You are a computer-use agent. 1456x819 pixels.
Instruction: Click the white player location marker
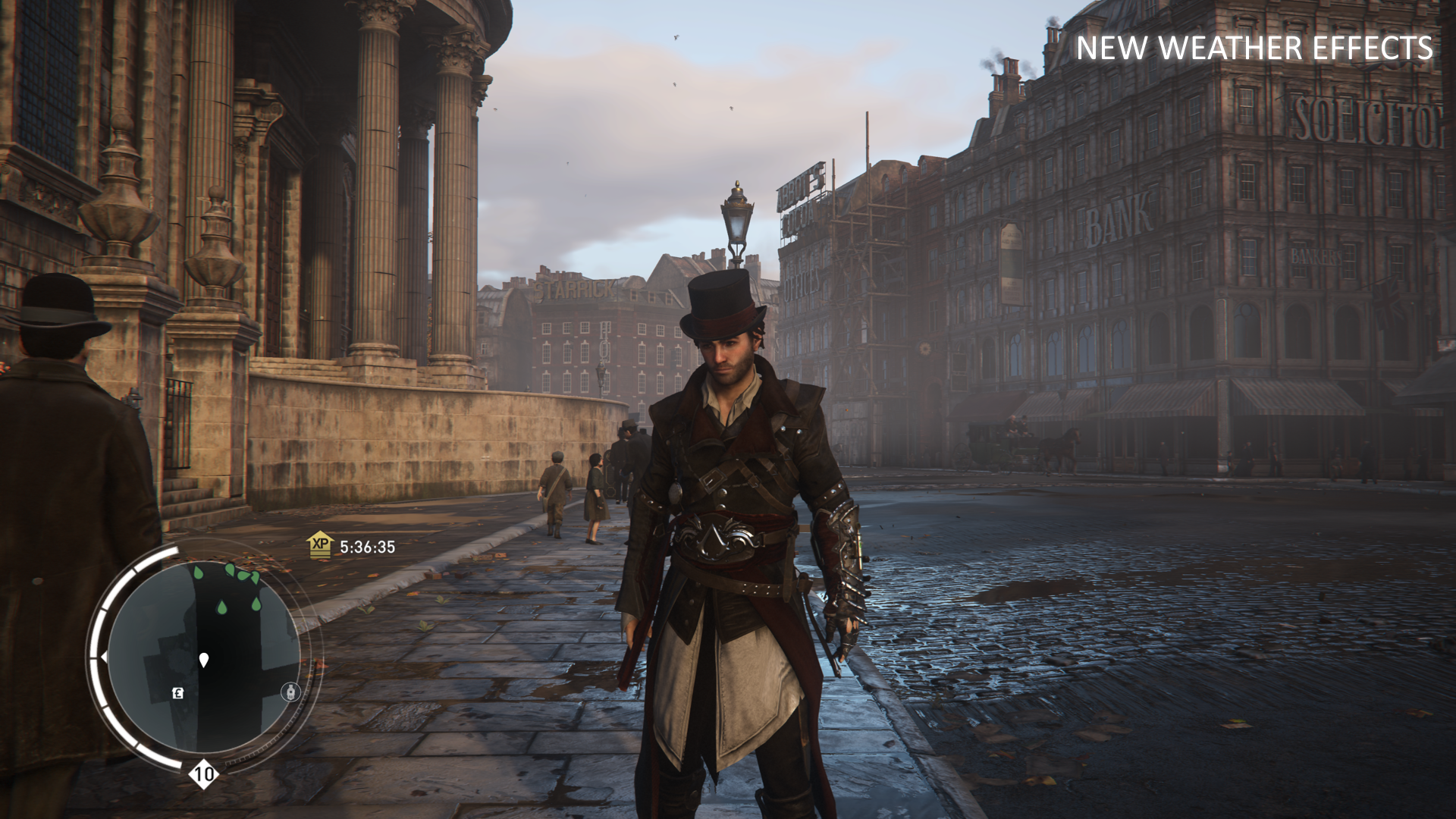203,660
